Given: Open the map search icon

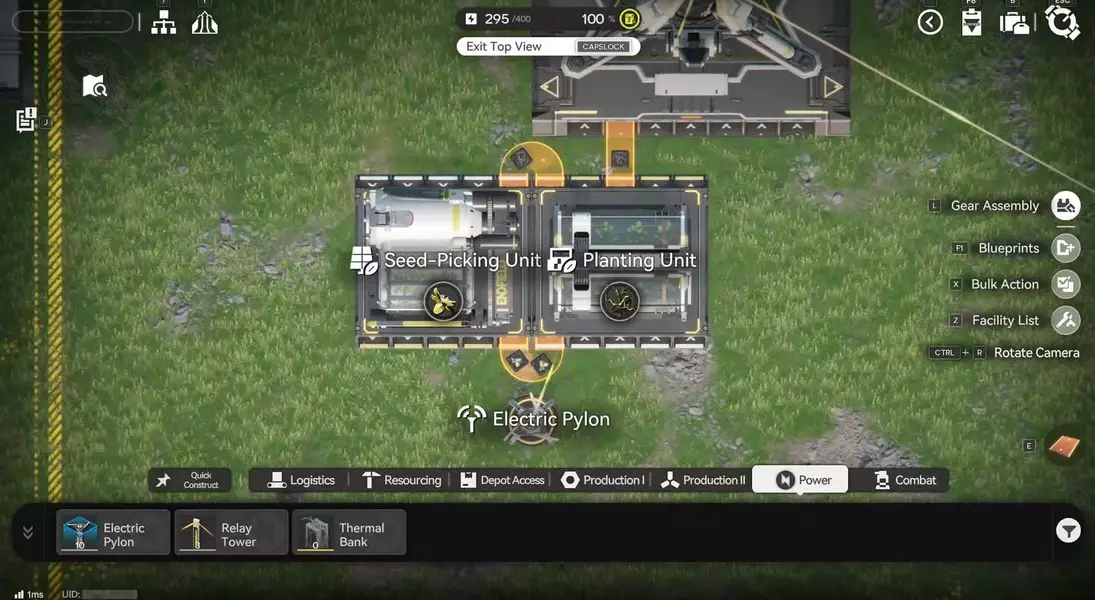Looking at the screenshot, I should pyautogui.click(x=94, y=86).
